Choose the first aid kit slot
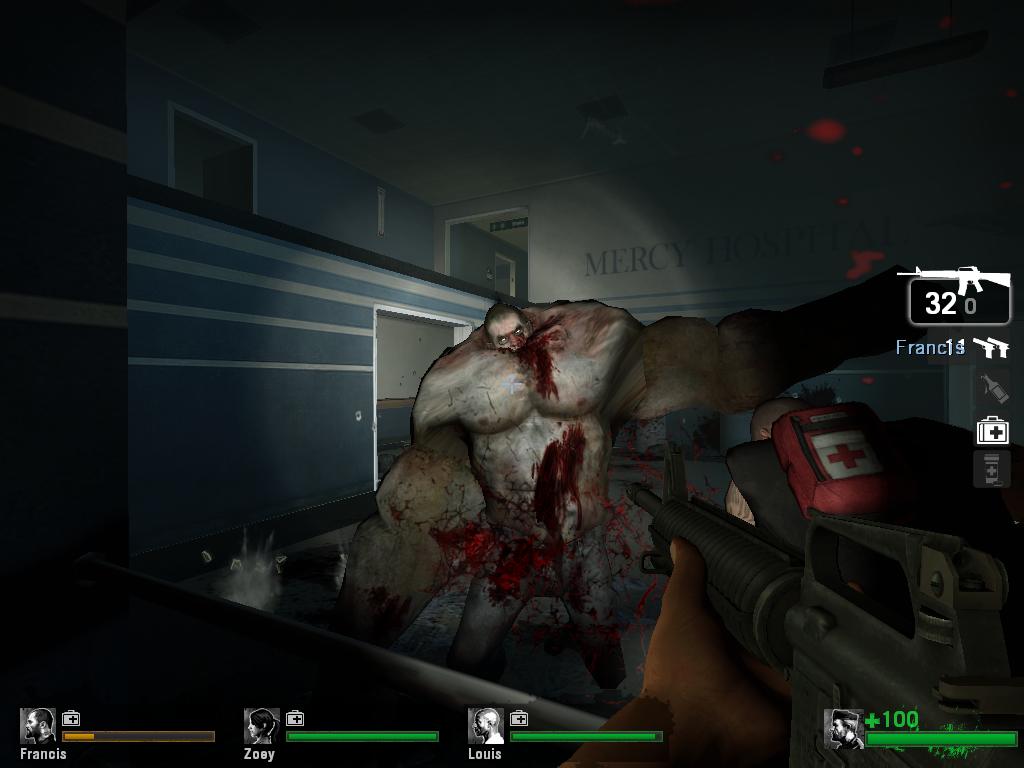This screenshot has width=1024, height=768. 992,431
